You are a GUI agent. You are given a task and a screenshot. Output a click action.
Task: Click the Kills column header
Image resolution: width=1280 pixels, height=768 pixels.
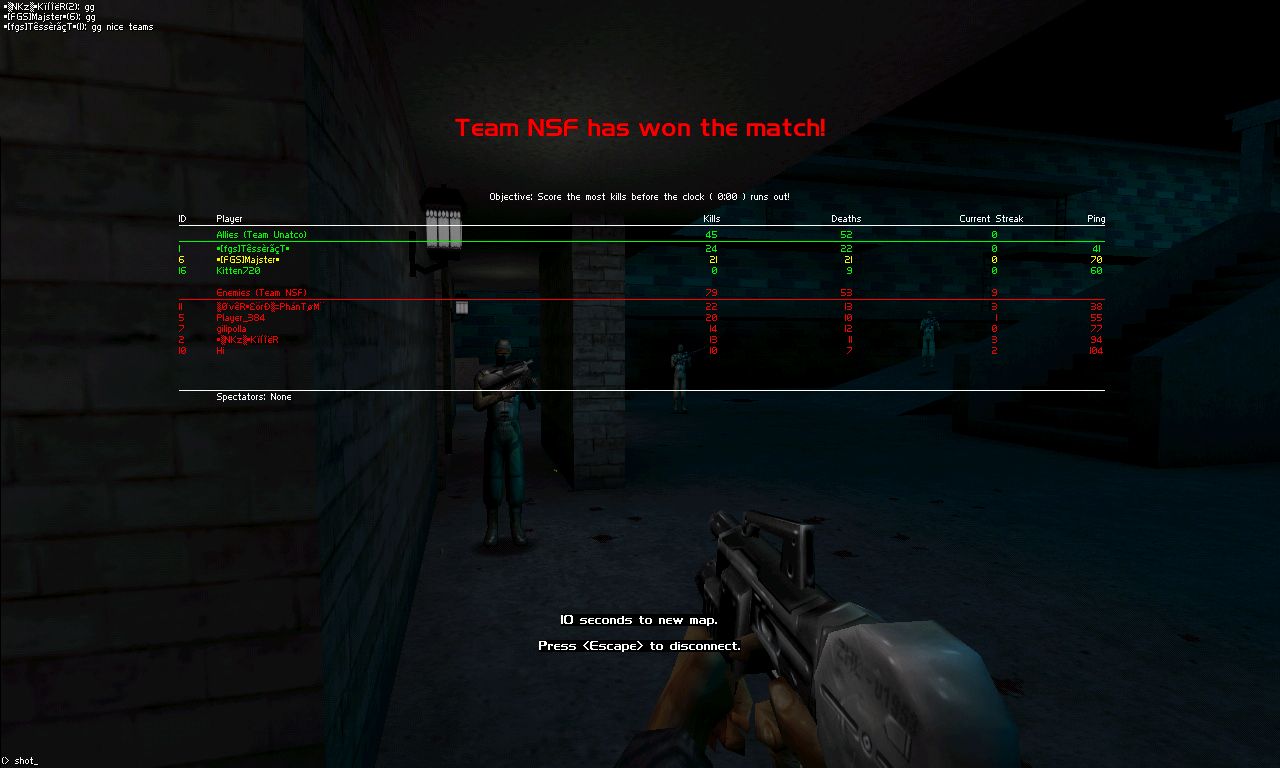711,218
